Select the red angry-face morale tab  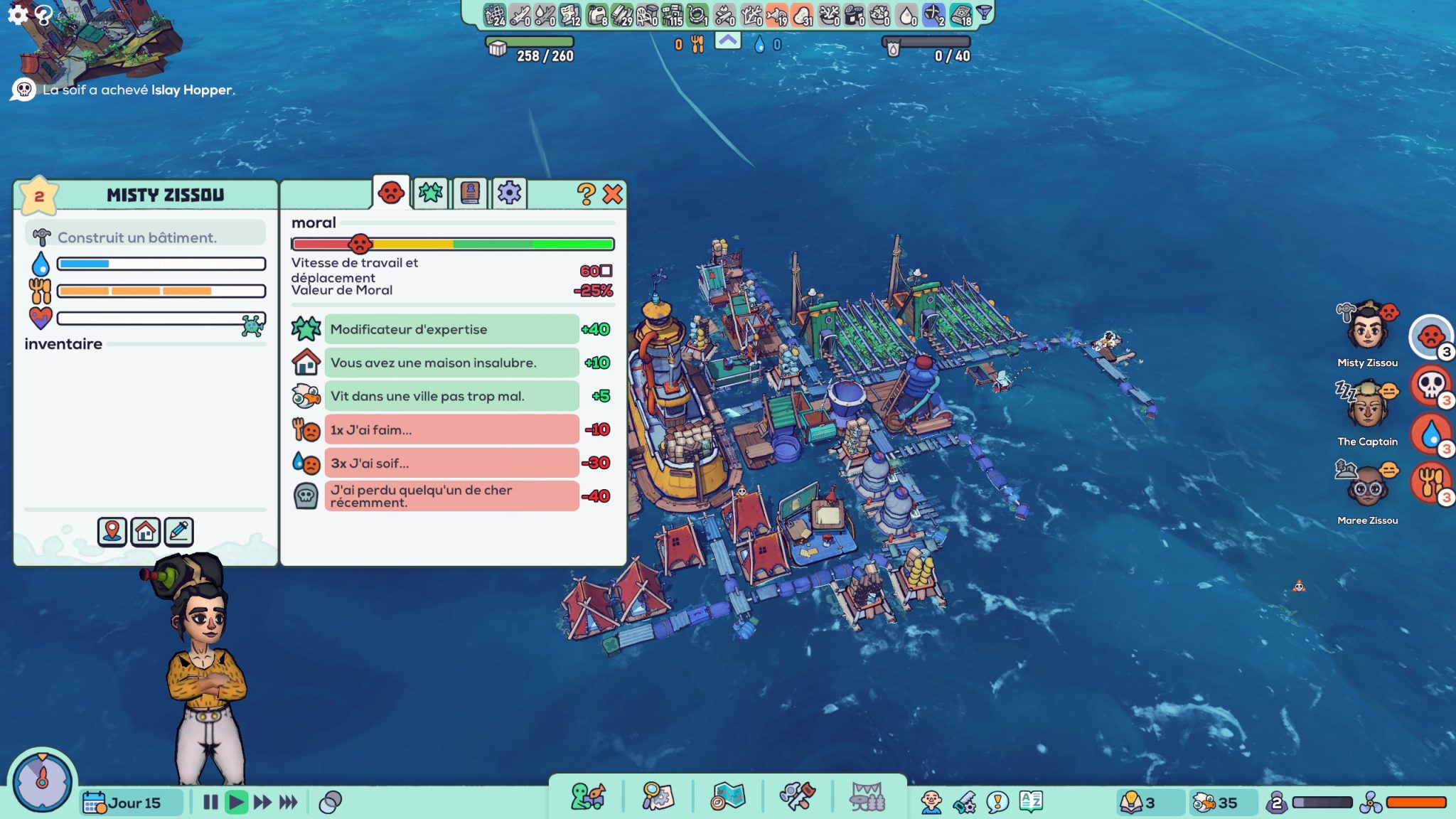(391, 192)
